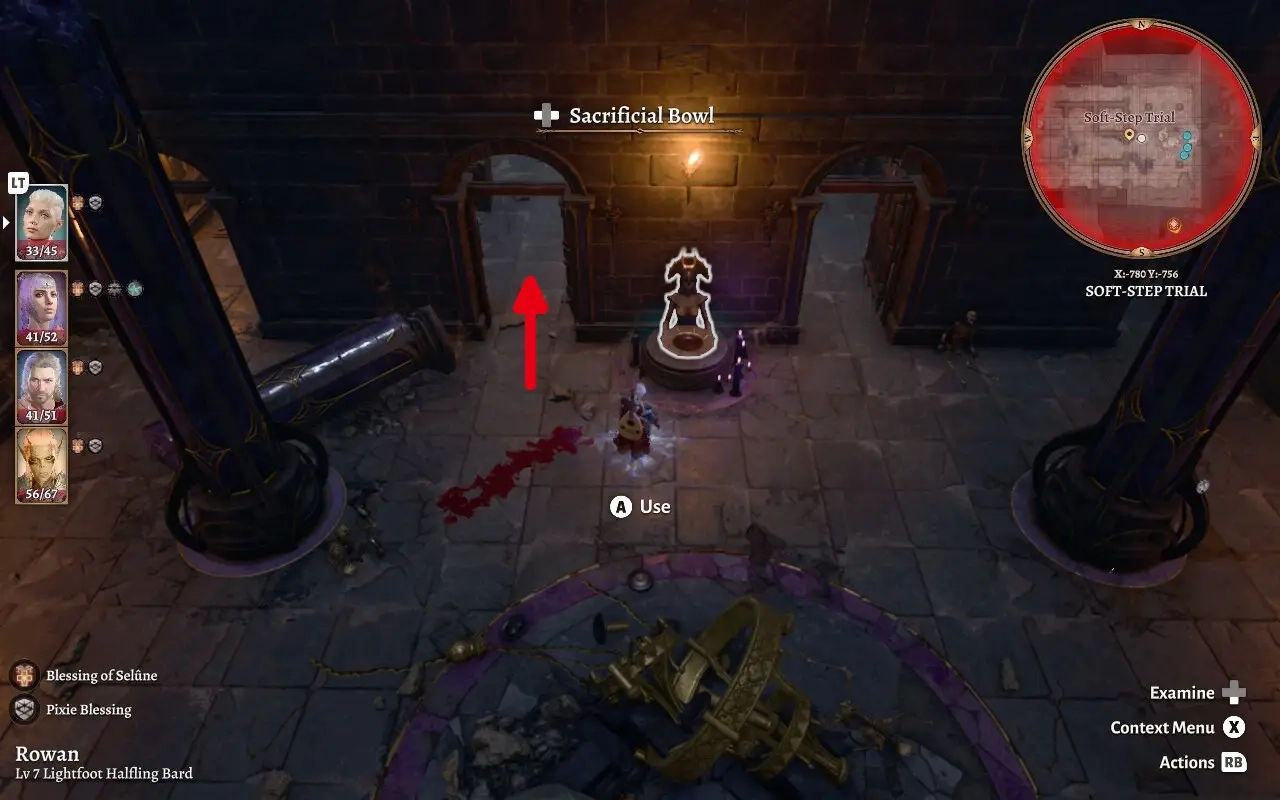Click the Examine command text
Viewport: 1280px width, 800px height.
(x=1181, y=692)
